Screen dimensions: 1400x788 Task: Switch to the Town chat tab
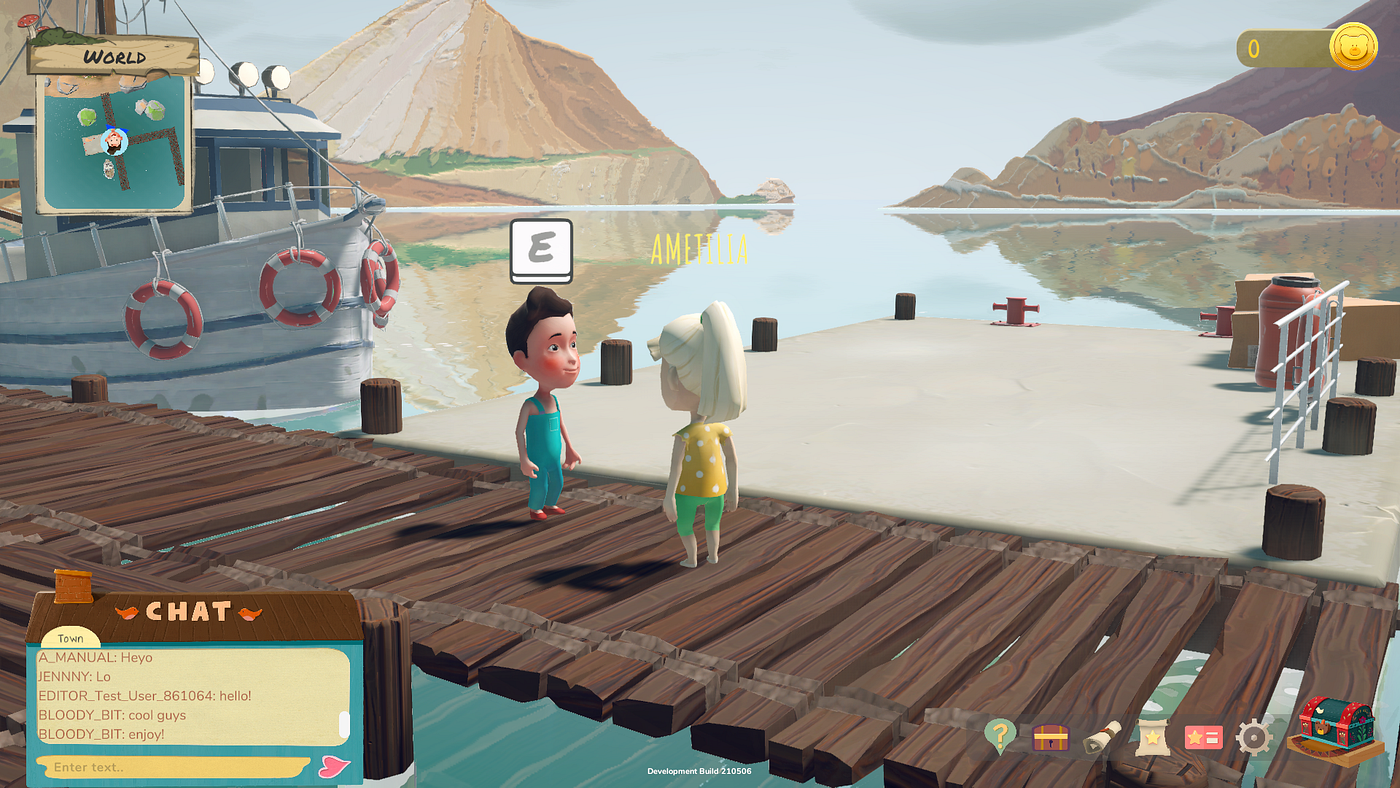70,638
